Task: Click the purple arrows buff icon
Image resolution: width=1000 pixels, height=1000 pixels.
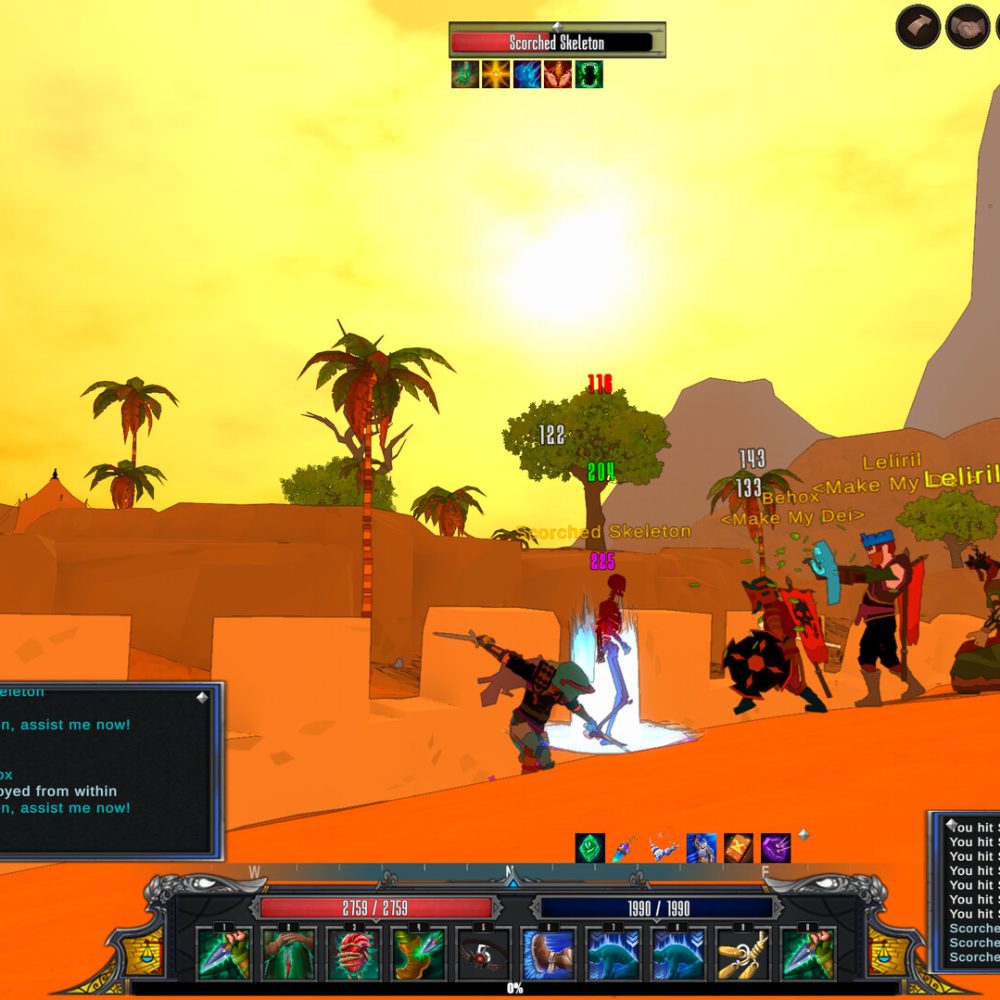Action: coord(775,848)
